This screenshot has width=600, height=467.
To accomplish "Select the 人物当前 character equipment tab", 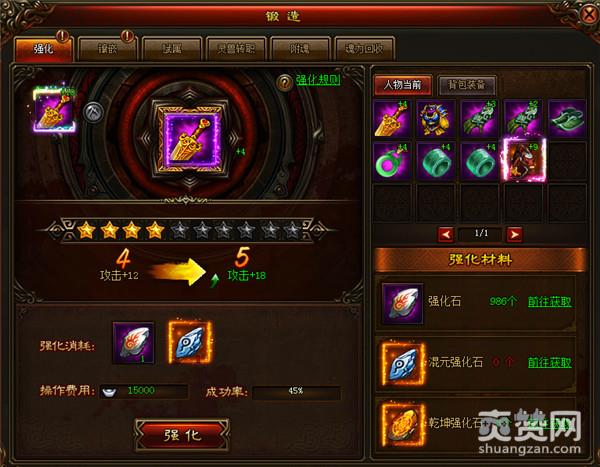I will [x=404, y=85].
